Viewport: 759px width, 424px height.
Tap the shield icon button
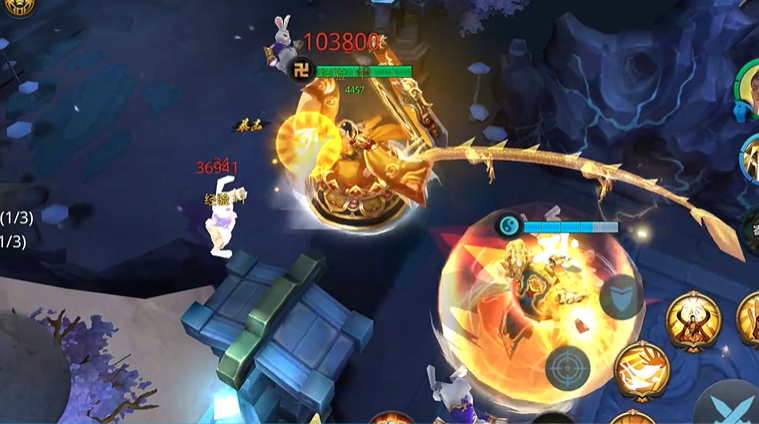click(620, 296)
